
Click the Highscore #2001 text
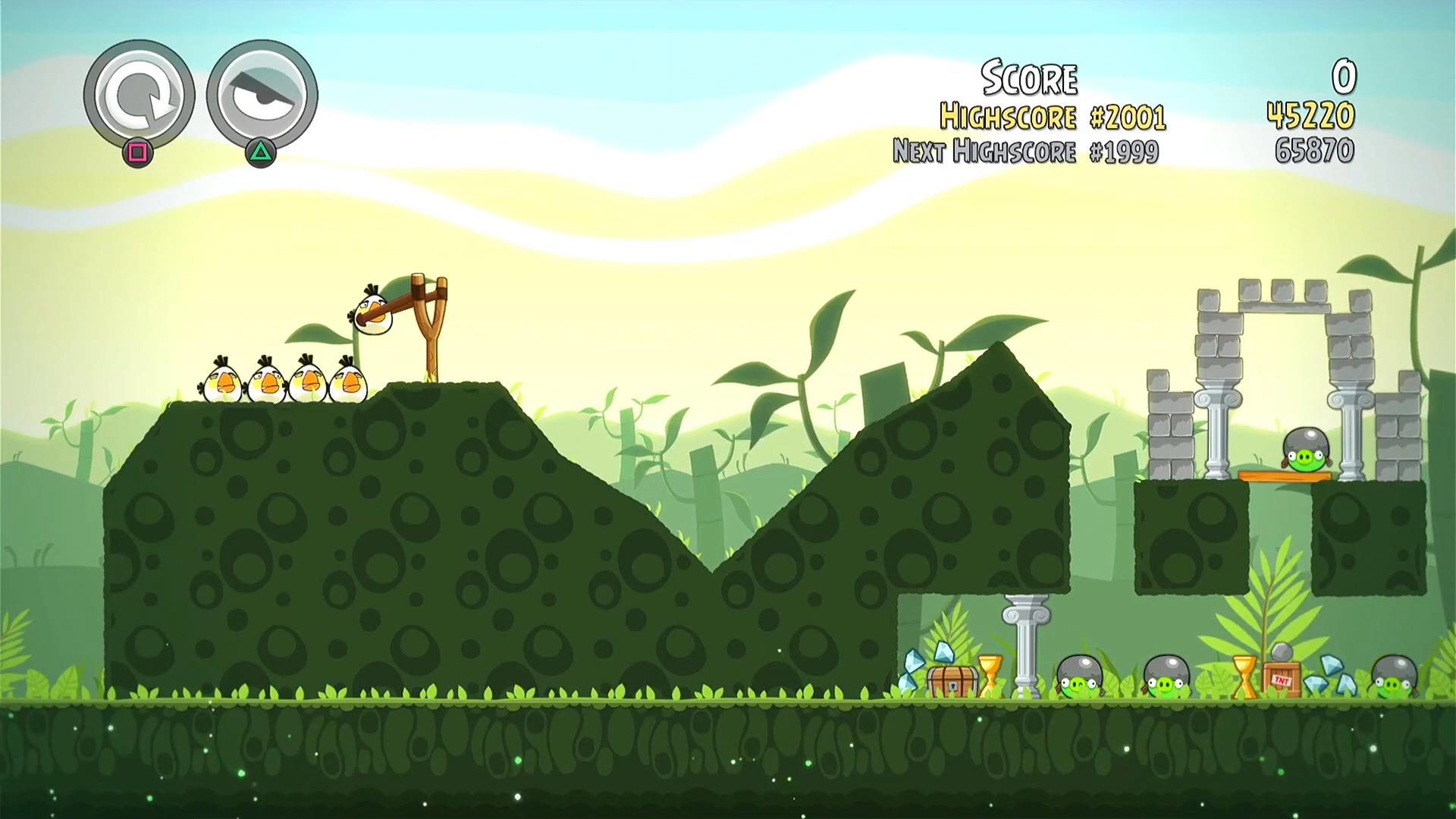1054,117
